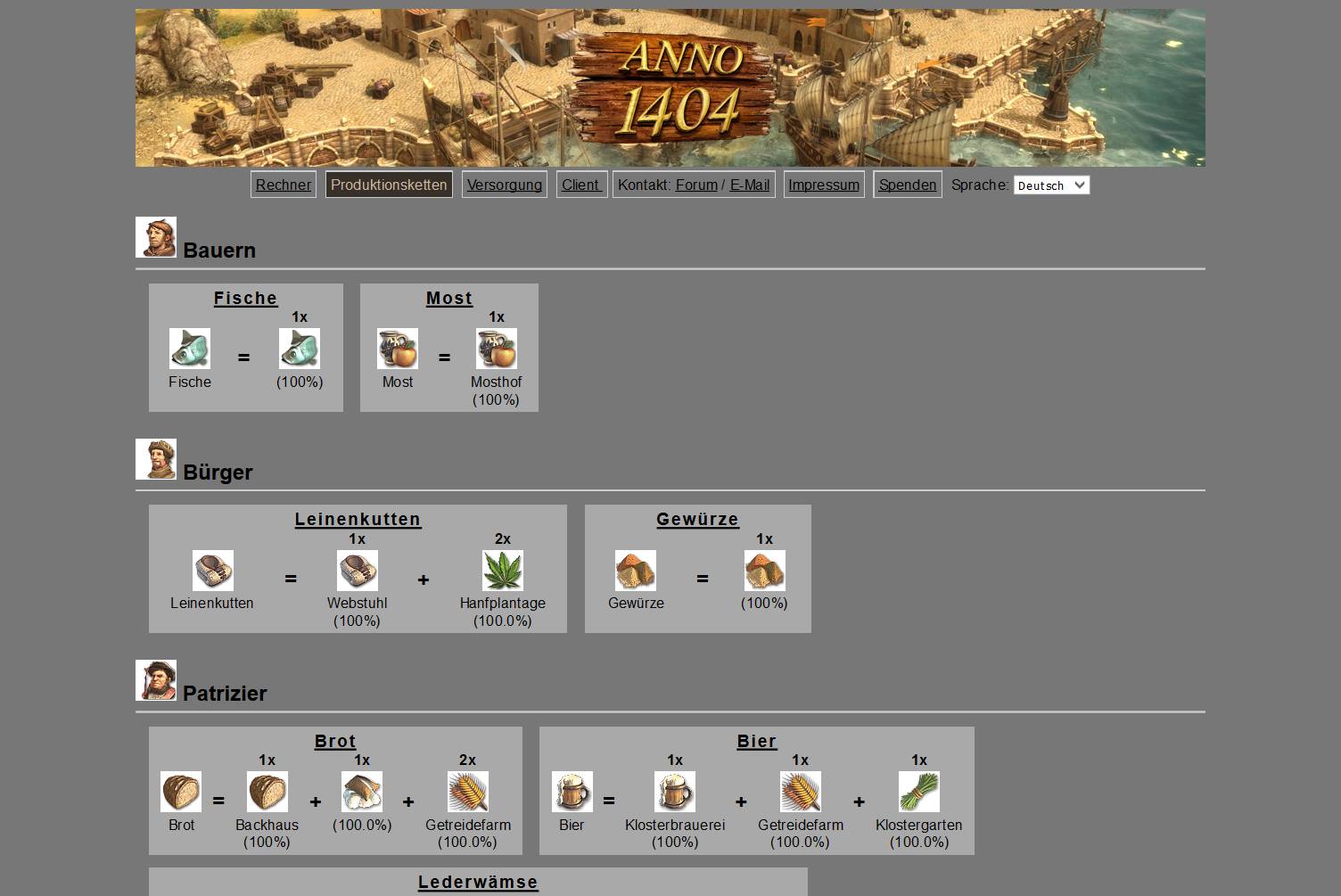The height and width of the screenshot is (896, 1341).
Task: Click the Patrizier portrait icon
Action: (156, 679)
